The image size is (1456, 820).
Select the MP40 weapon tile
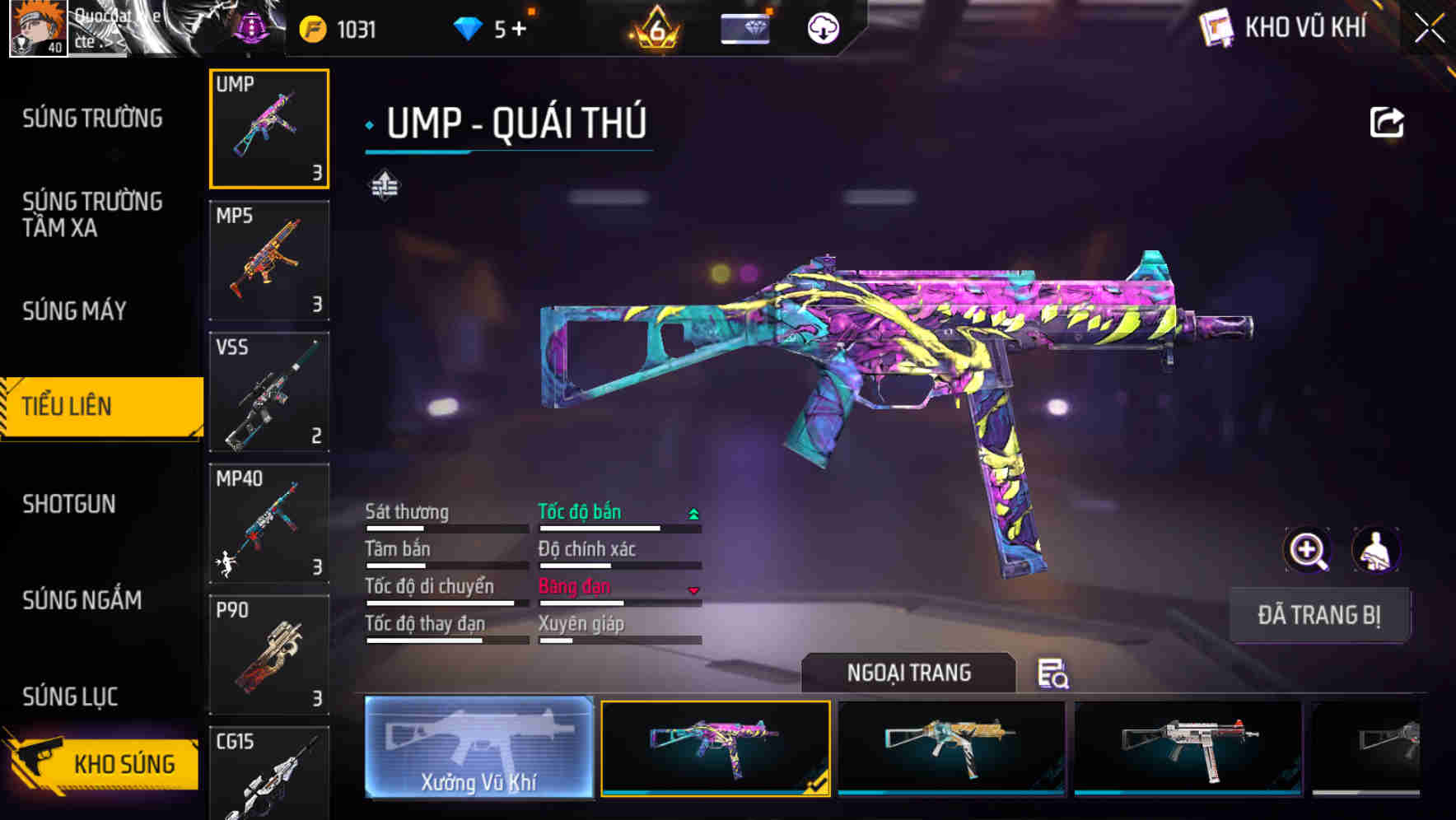269,523
